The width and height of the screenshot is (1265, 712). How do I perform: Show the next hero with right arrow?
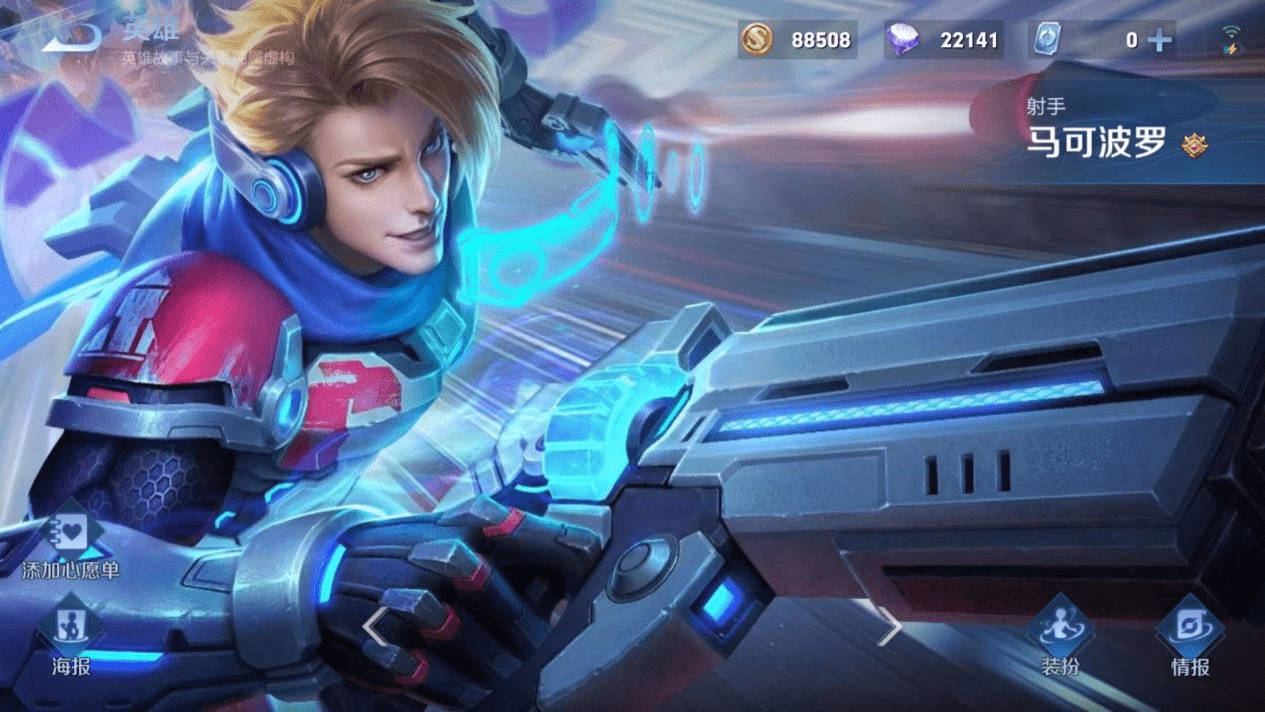(889, 627)
